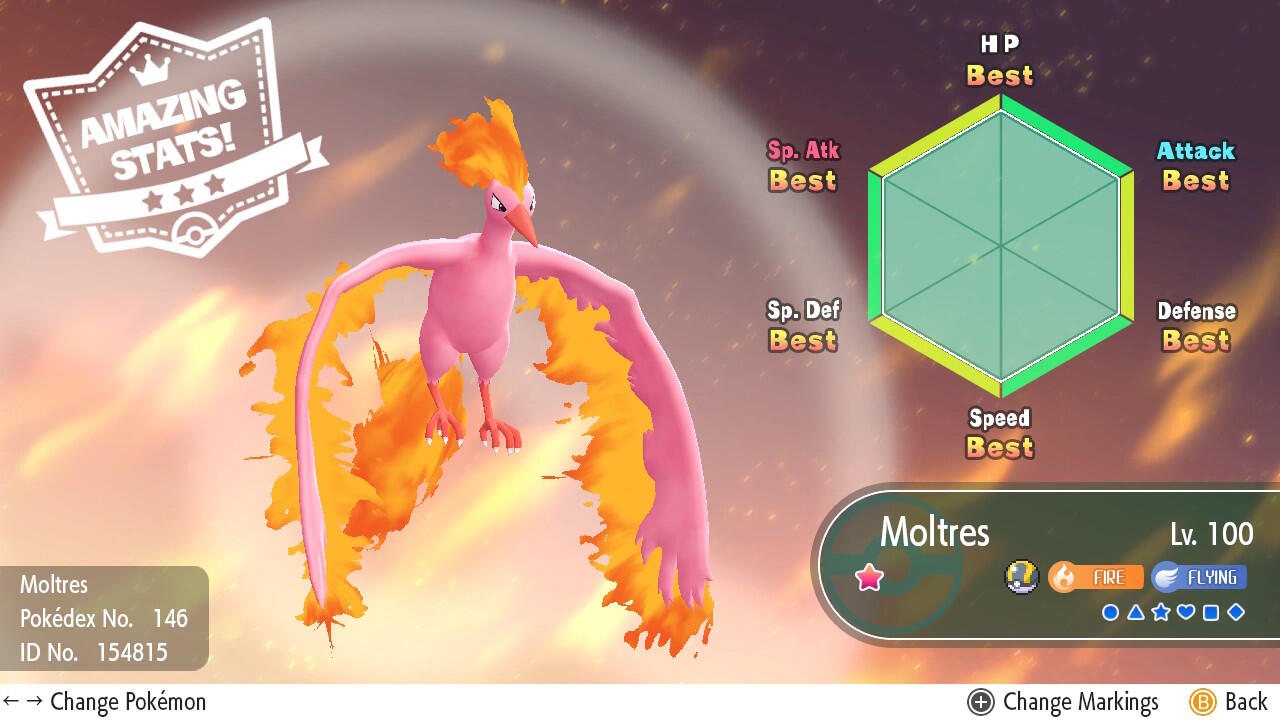Select the Ultra Ball icon

[x=1024, y=577]
